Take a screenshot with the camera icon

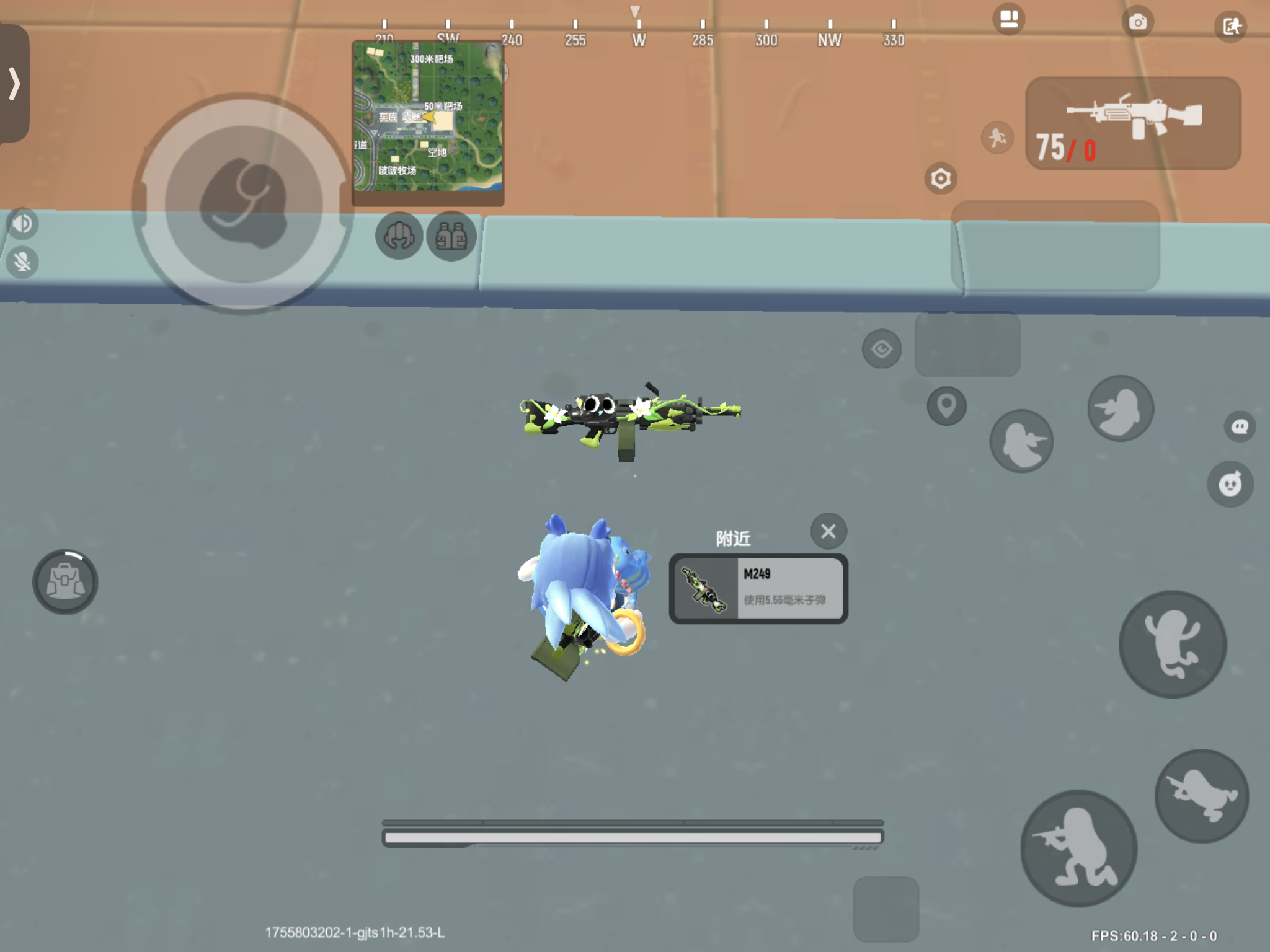click(1139, 23)
